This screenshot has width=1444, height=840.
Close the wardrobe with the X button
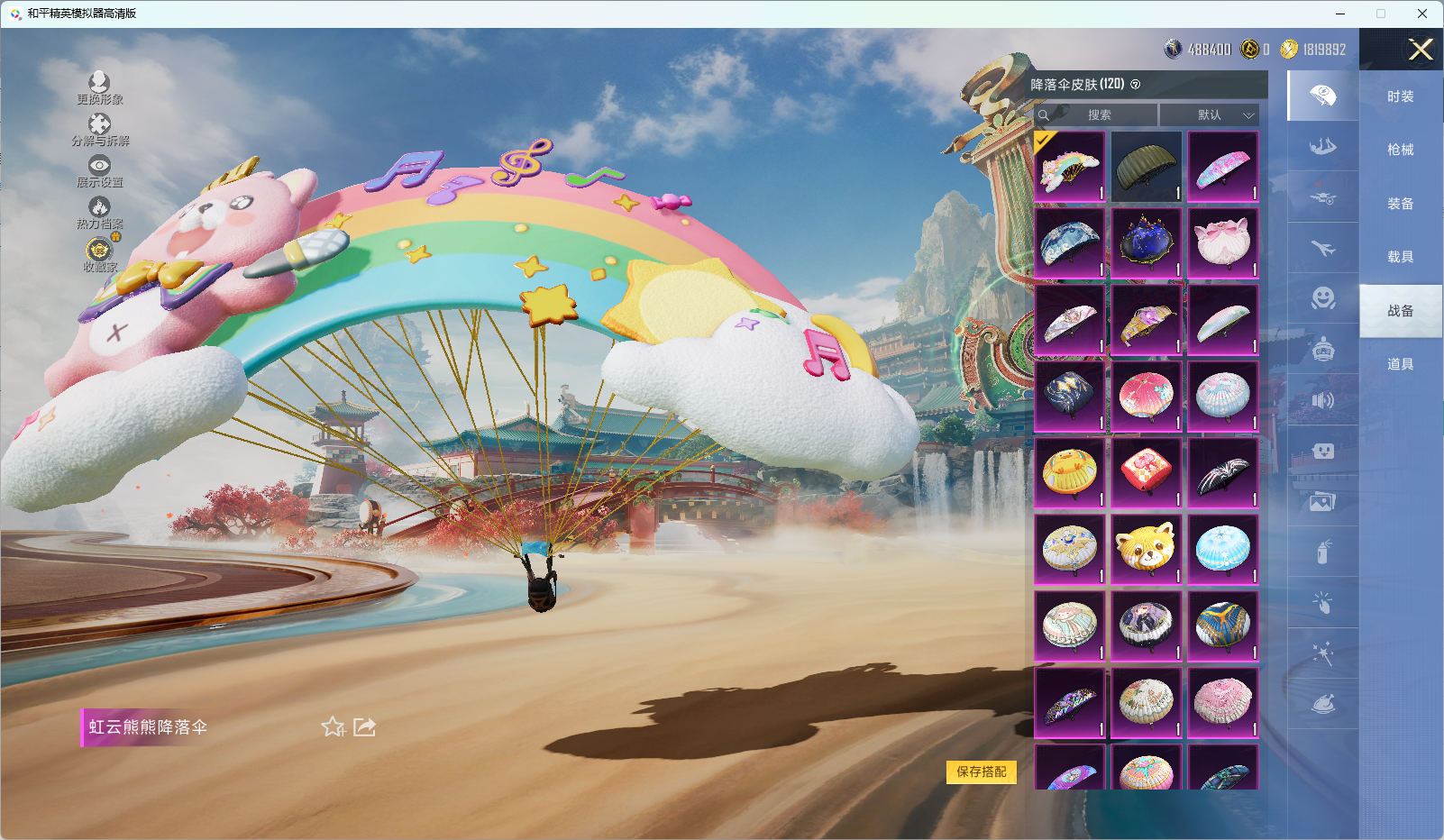pos(1421,50)
